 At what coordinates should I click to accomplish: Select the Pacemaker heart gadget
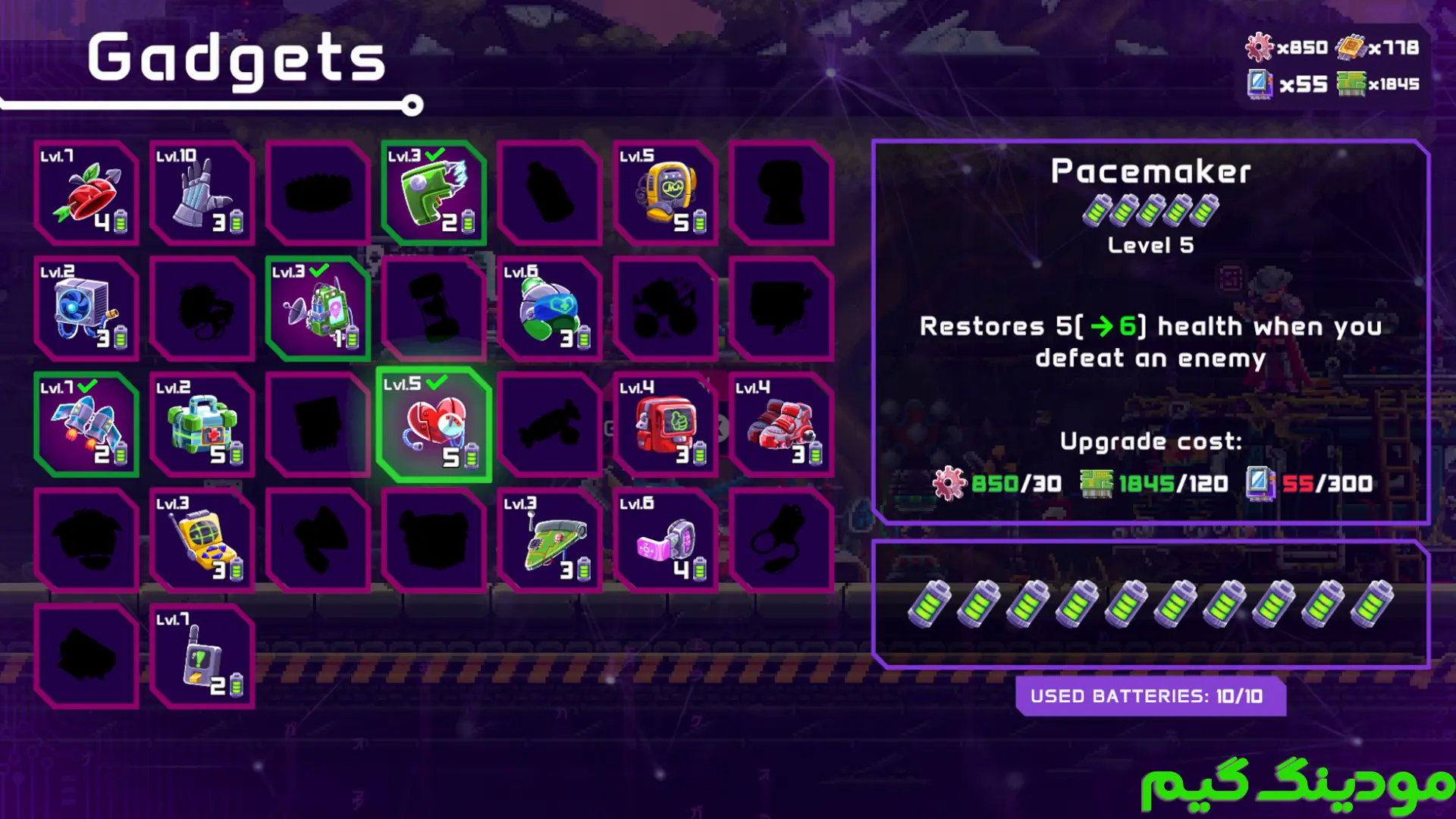(x=434, y=425)
